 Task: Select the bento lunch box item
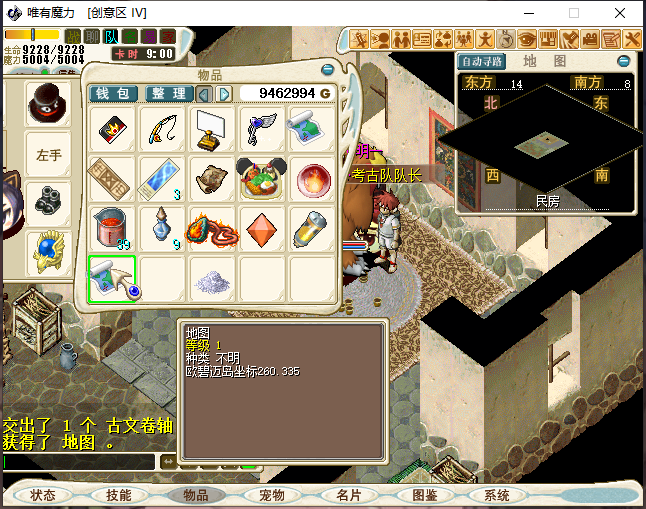coord(263,177)
